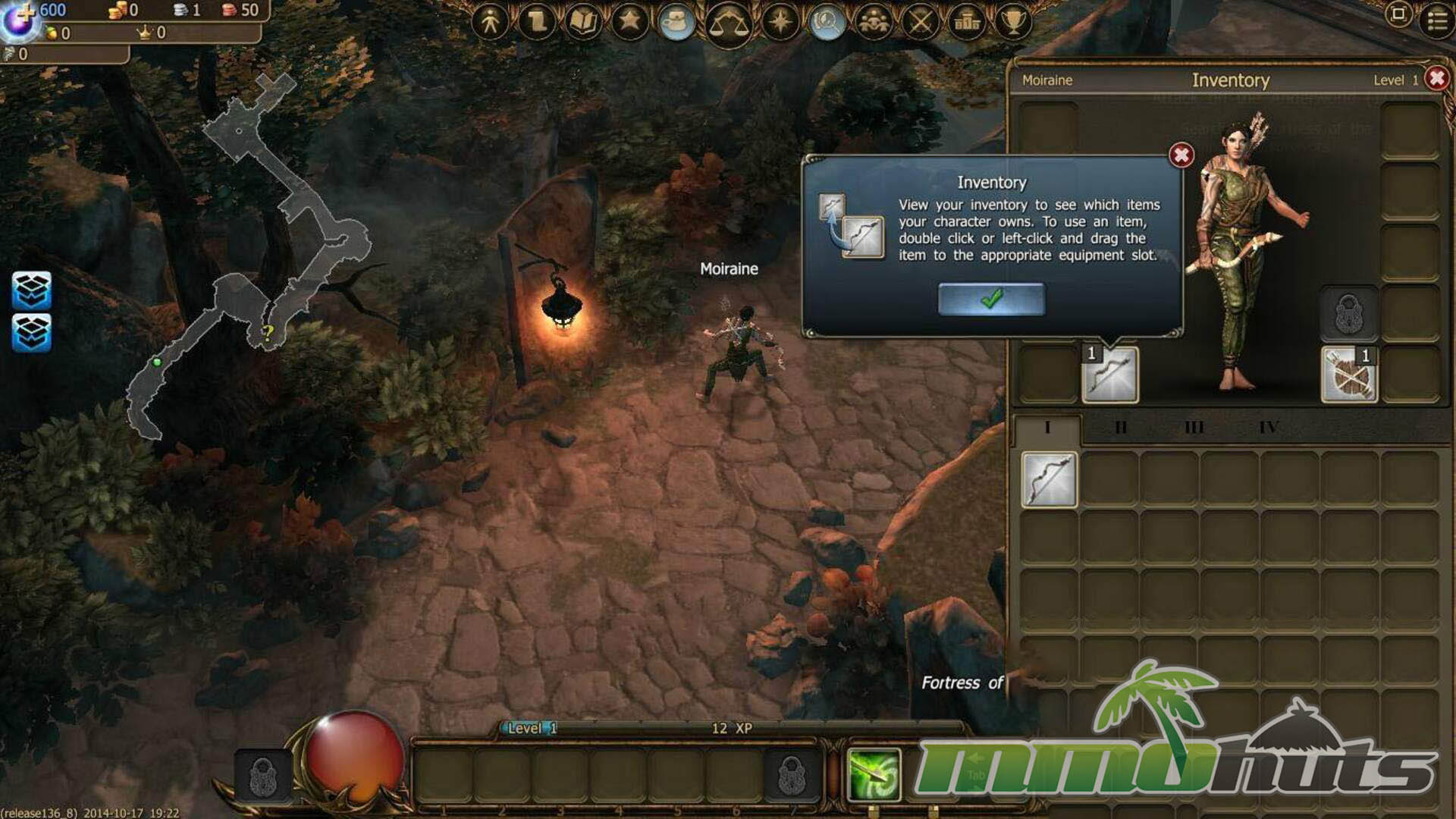Open the scroll icon in top toolbar
The image size is (1456, 819).
[537, 21]
